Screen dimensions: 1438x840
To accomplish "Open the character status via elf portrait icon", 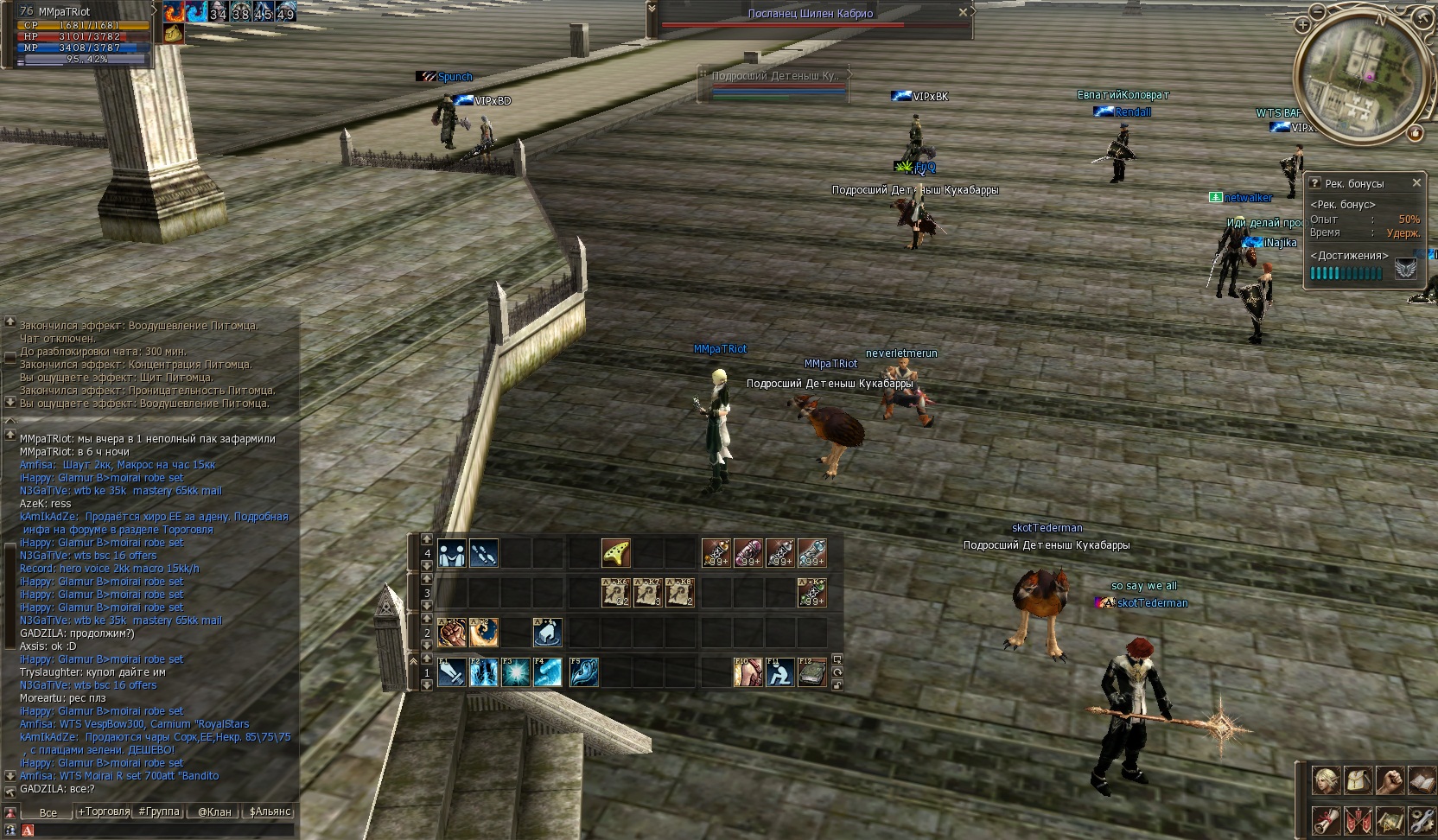I will click(x=1327, y=780).
